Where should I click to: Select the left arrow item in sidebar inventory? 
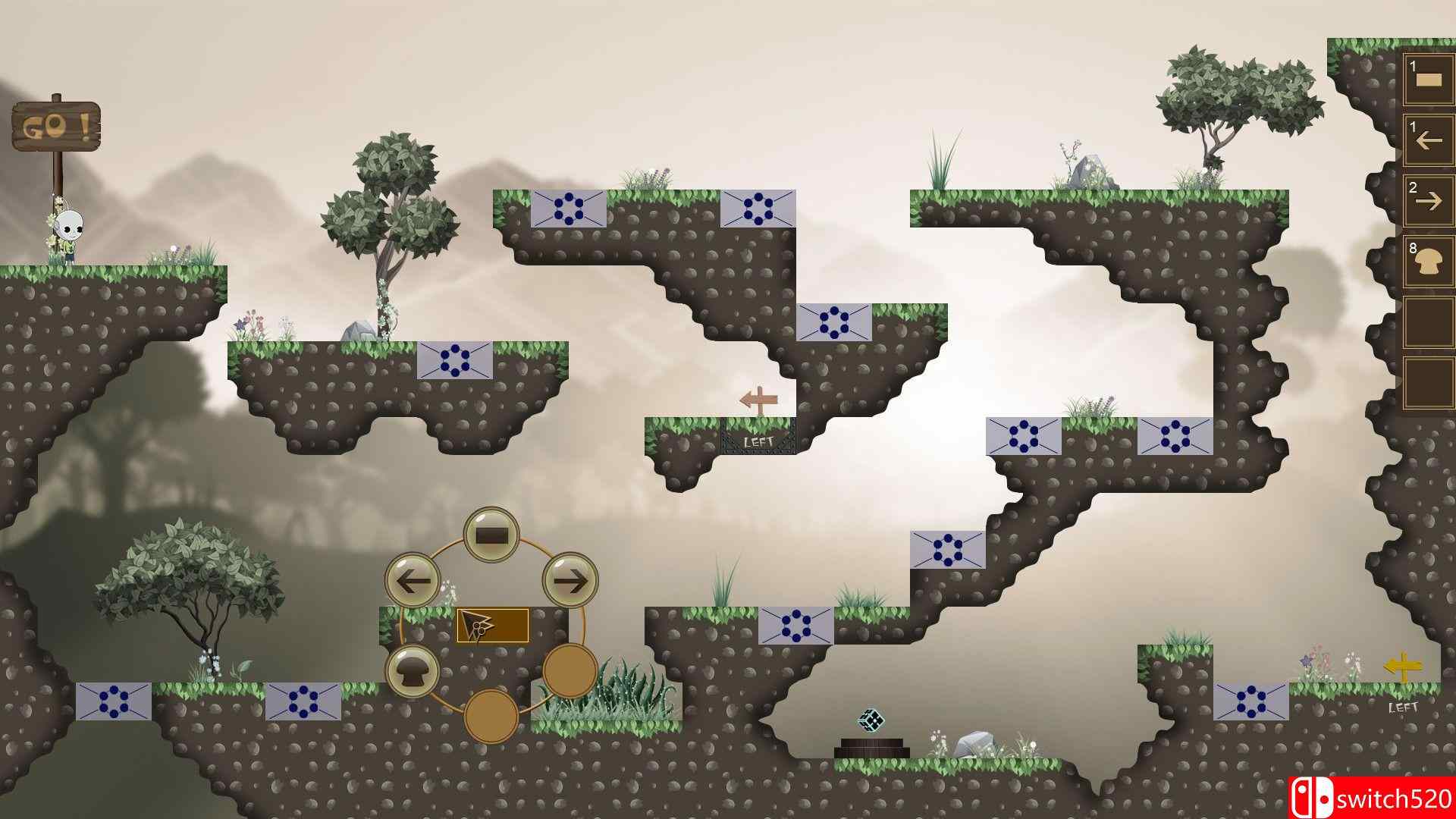pyautogui.click(x=1429, y=139)
